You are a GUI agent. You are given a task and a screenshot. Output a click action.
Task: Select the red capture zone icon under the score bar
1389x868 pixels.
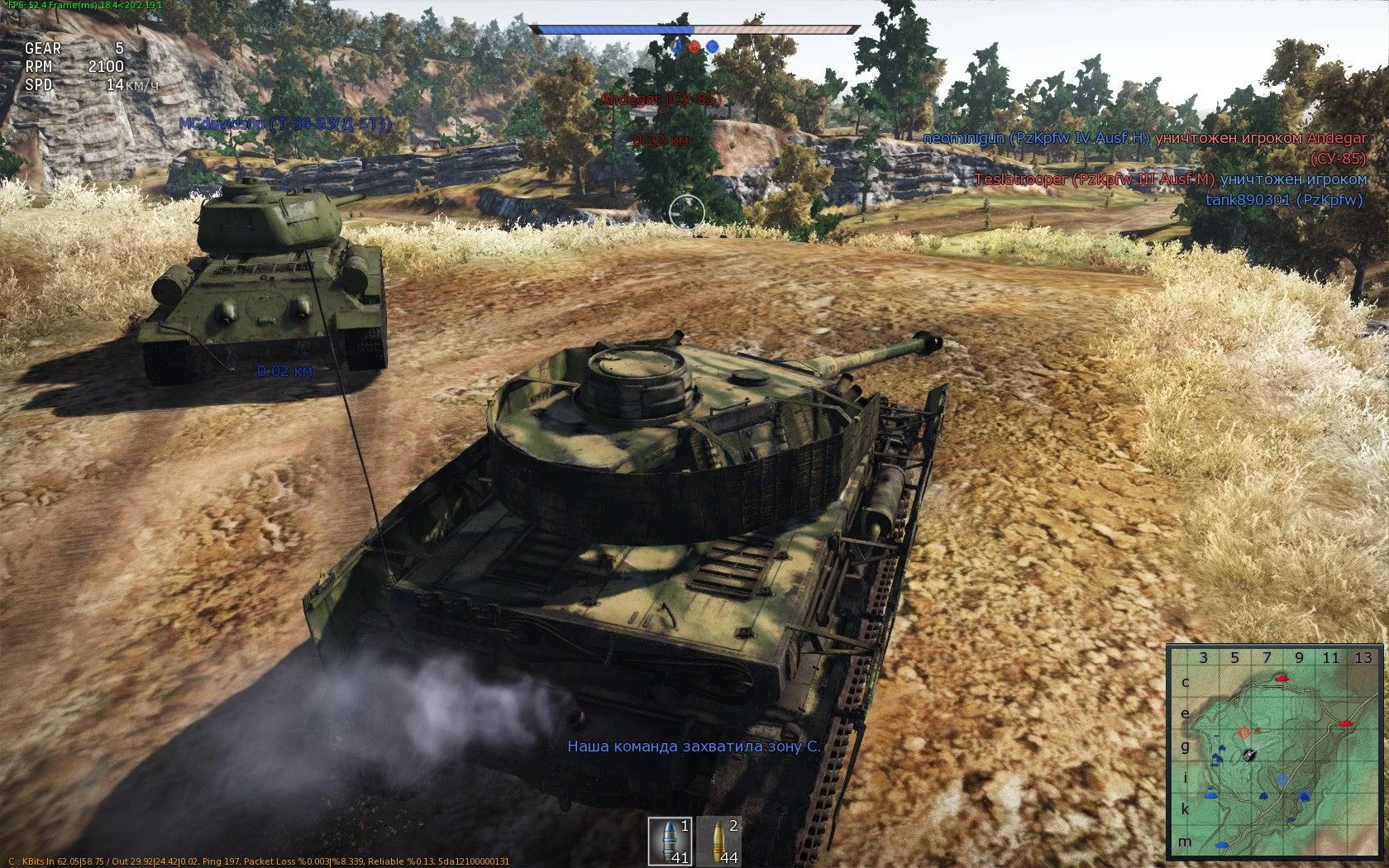(x=694, y=47)
